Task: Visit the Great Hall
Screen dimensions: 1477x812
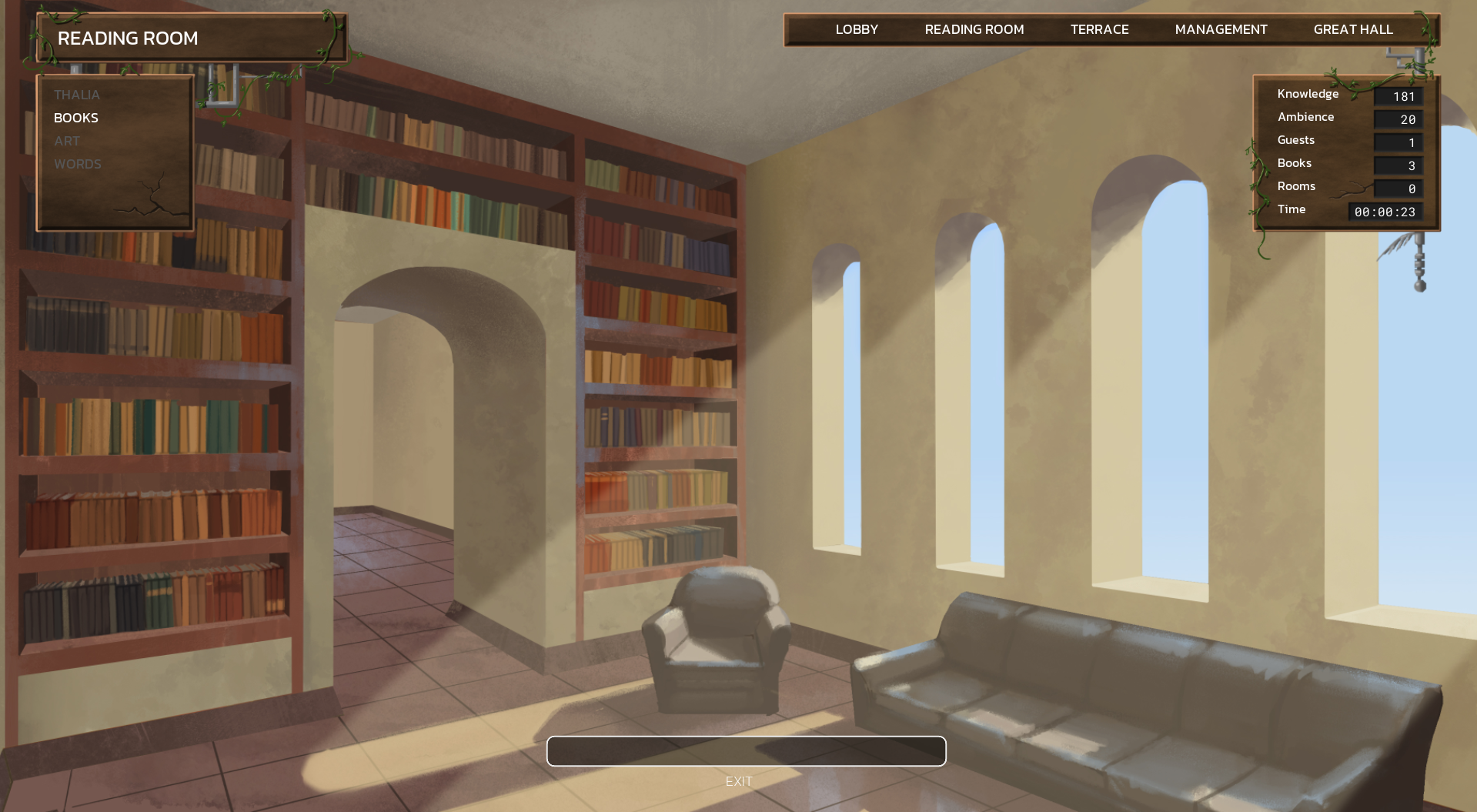Action: [x=1352, y=29]
